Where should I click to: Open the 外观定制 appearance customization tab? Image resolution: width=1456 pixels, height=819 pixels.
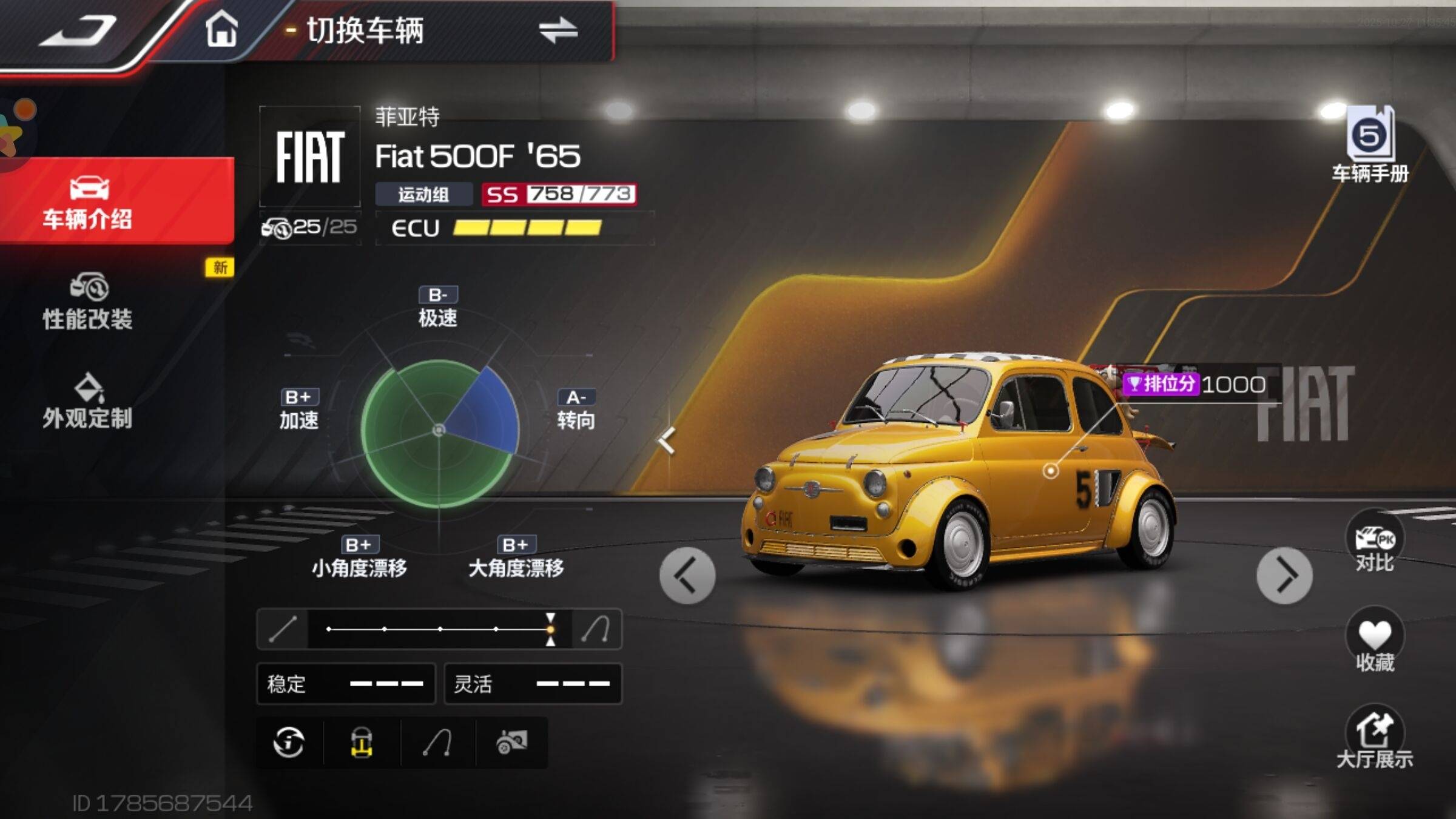pyautogui.click(x=88, y=402)
